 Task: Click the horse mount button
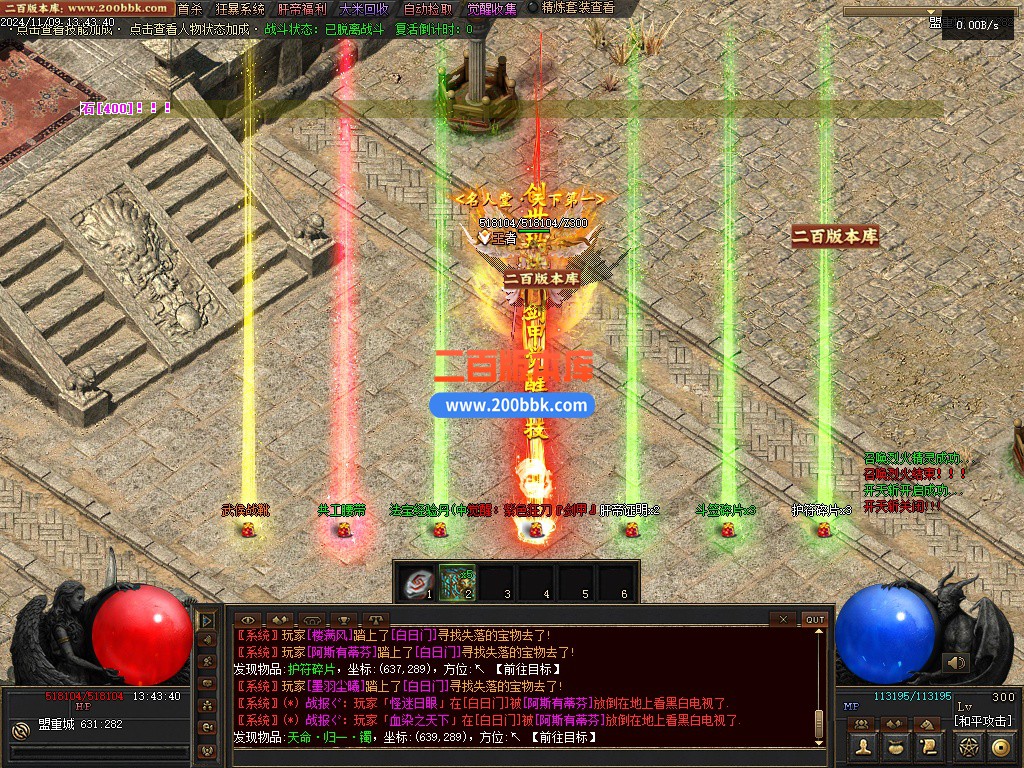(x=927, y=723)
